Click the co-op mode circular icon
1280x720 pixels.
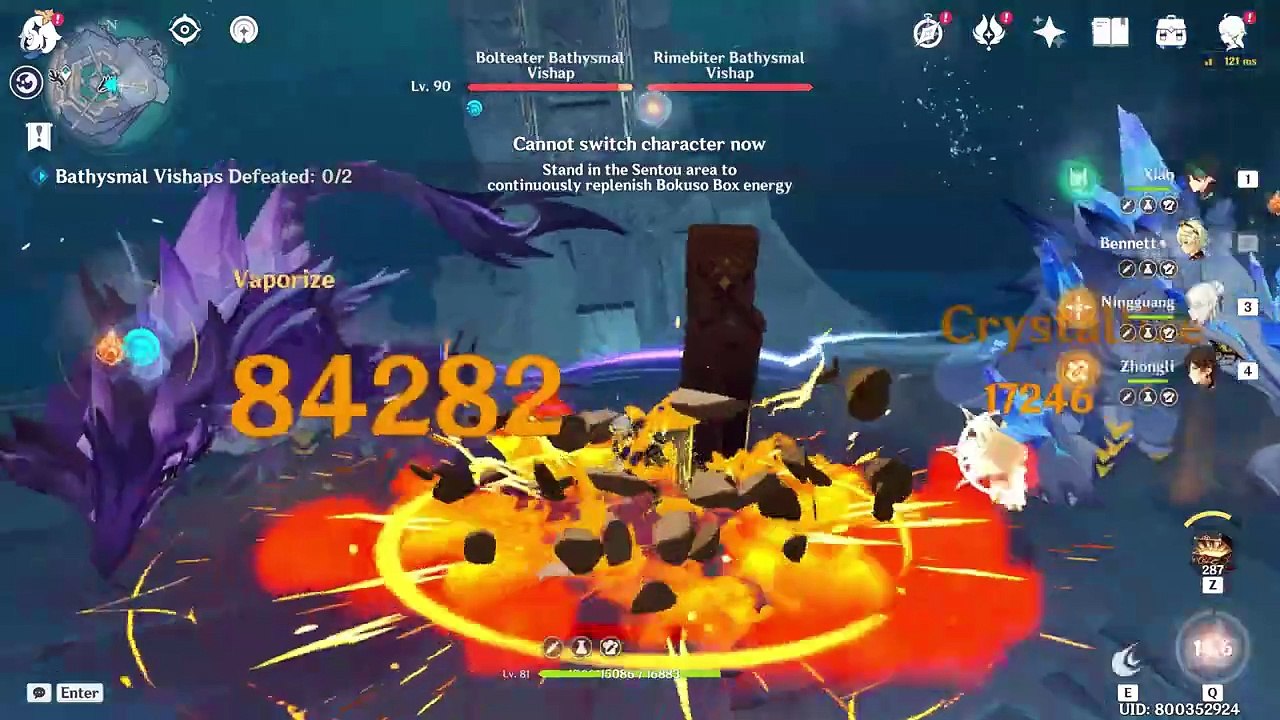(x=26, y=82)
